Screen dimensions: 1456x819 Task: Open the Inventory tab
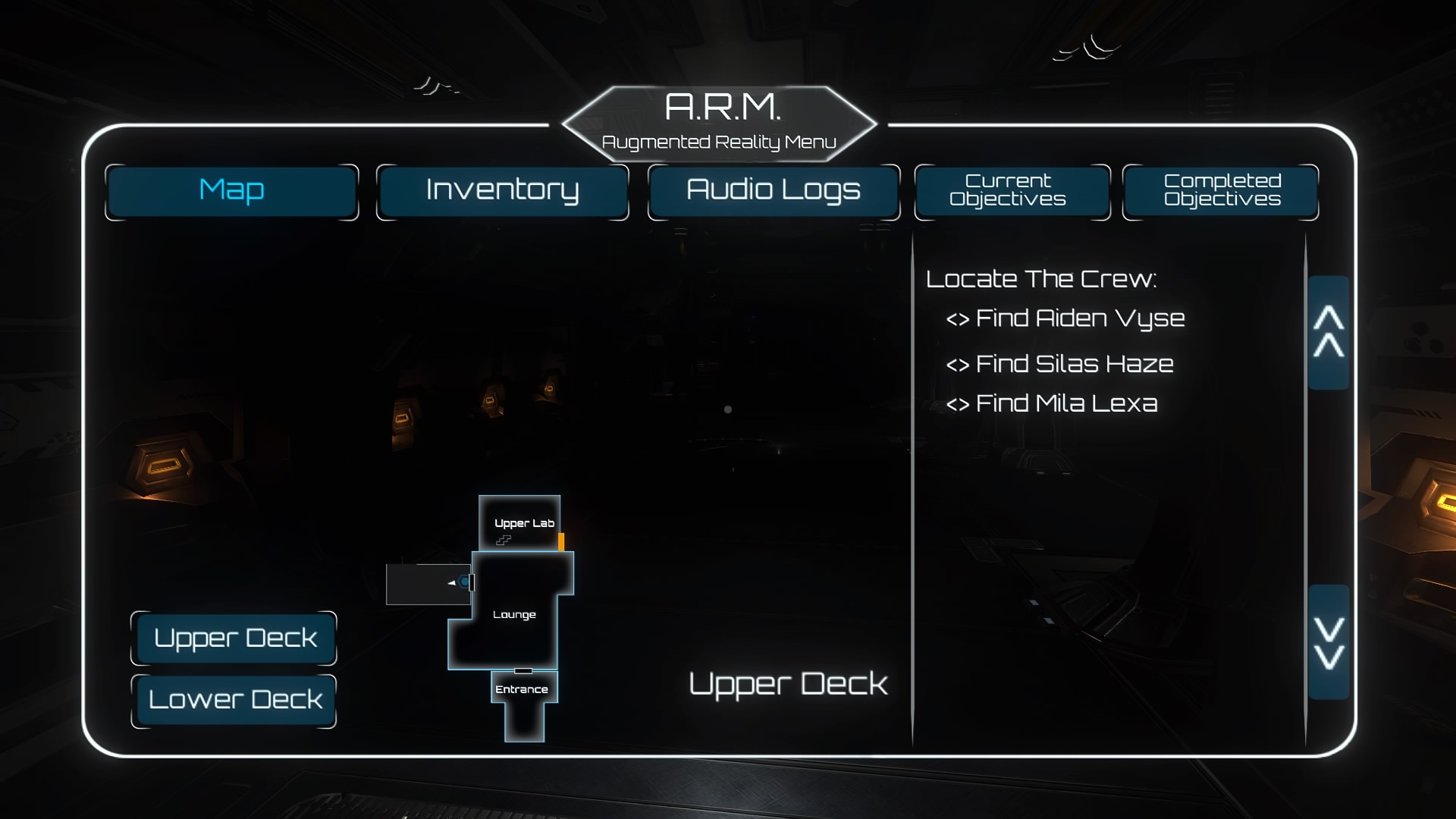[502, 191]
